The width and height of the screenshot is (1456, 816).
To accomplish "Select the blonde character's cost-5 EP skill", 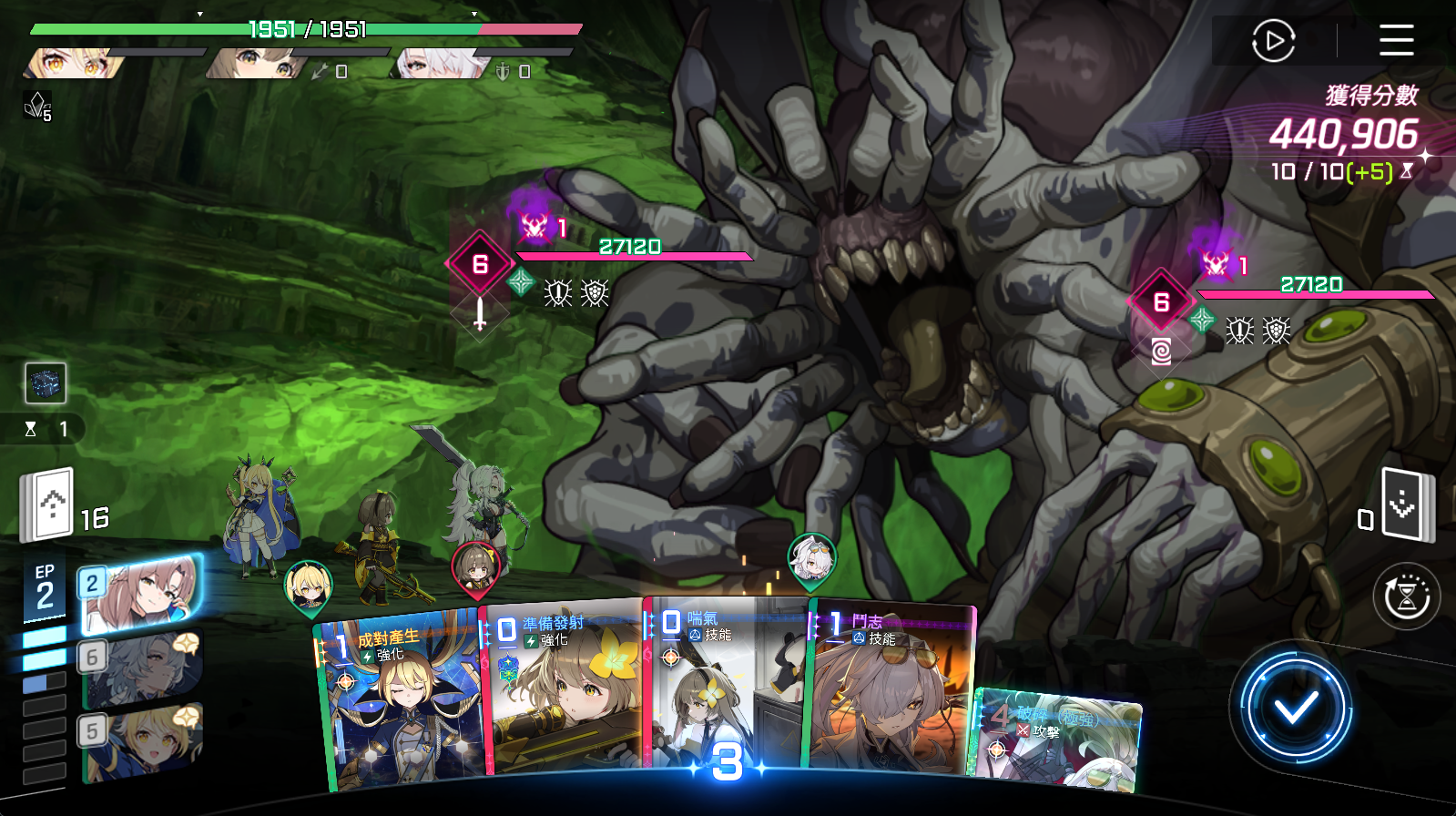I will [x=141, y=740].
